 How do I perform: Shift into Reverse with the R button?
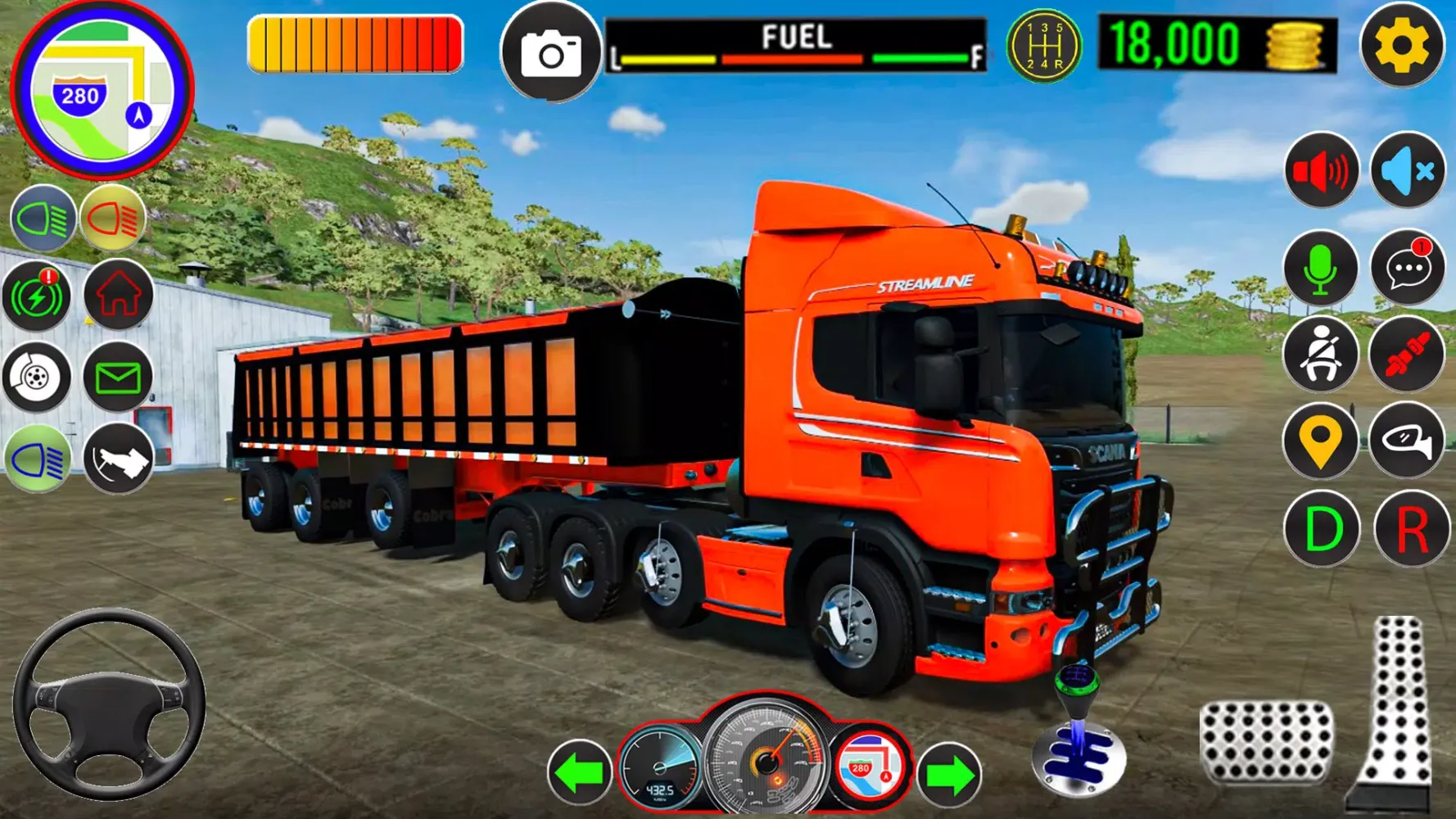[1410, 530]
